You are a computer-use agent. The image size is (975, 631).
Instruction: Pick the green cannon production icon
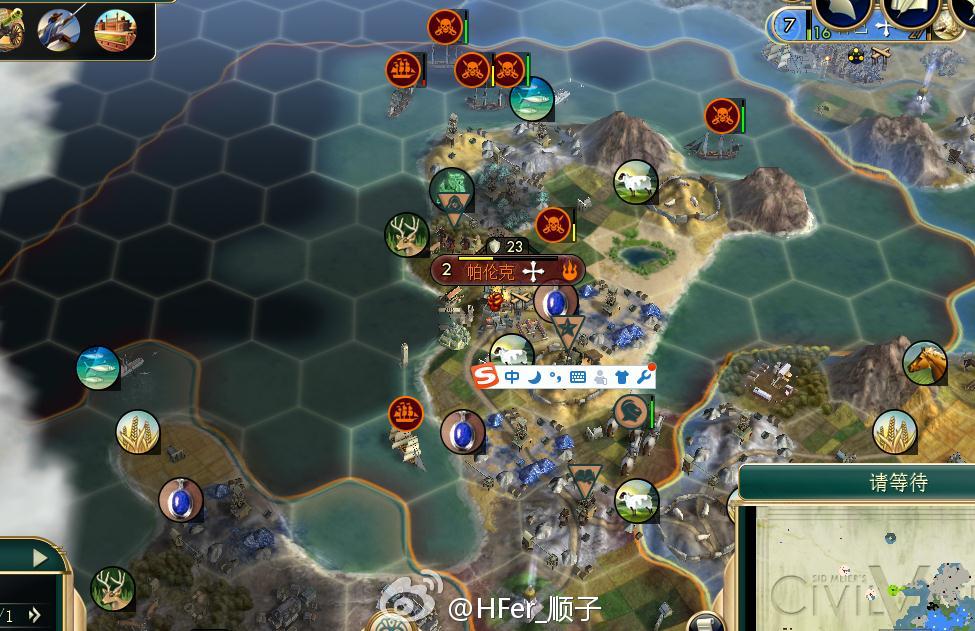[10, 30]
